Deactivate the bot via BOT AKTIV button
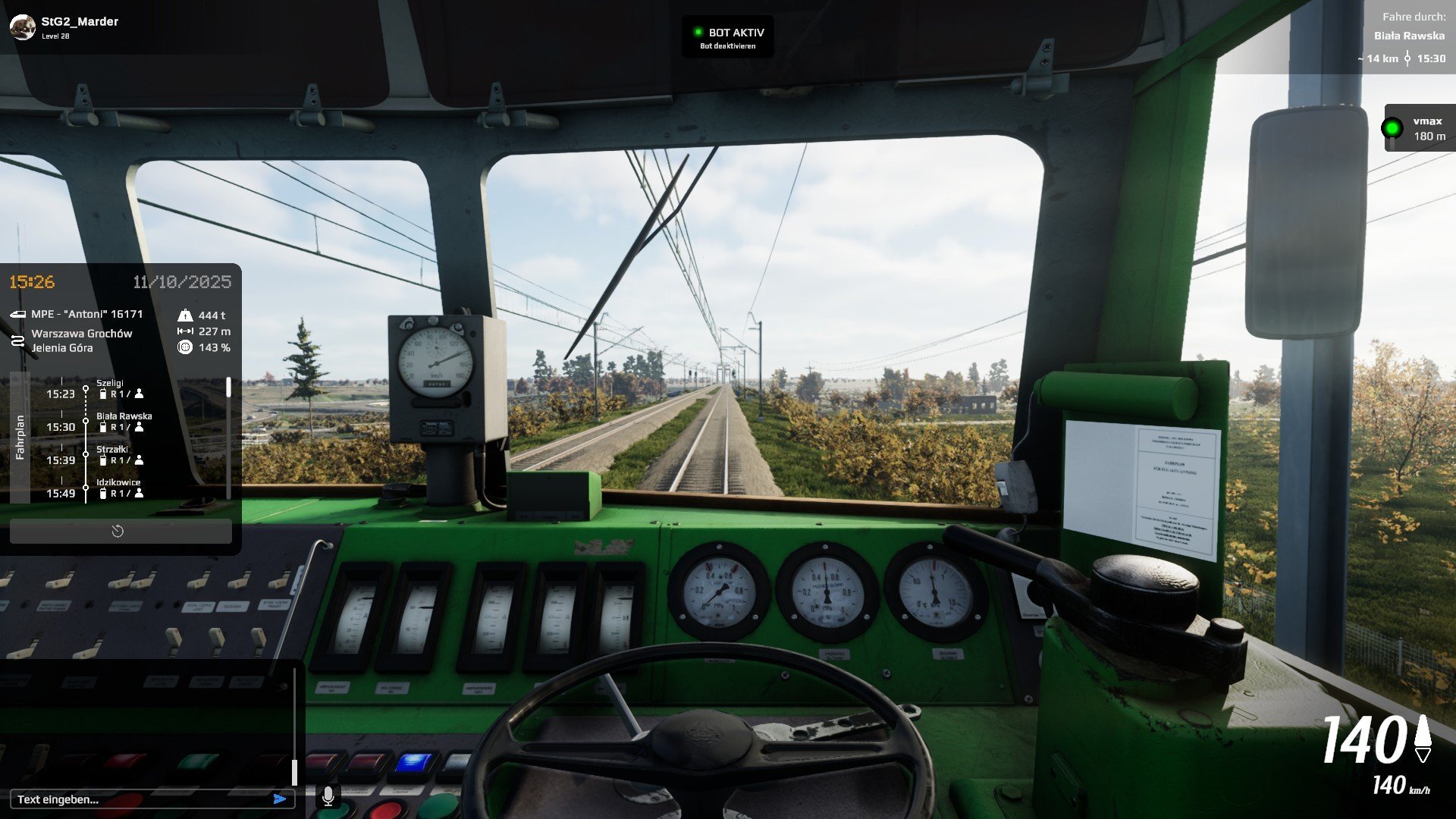This screenshot has width=1456, height=819. click(x=727, y=37)
